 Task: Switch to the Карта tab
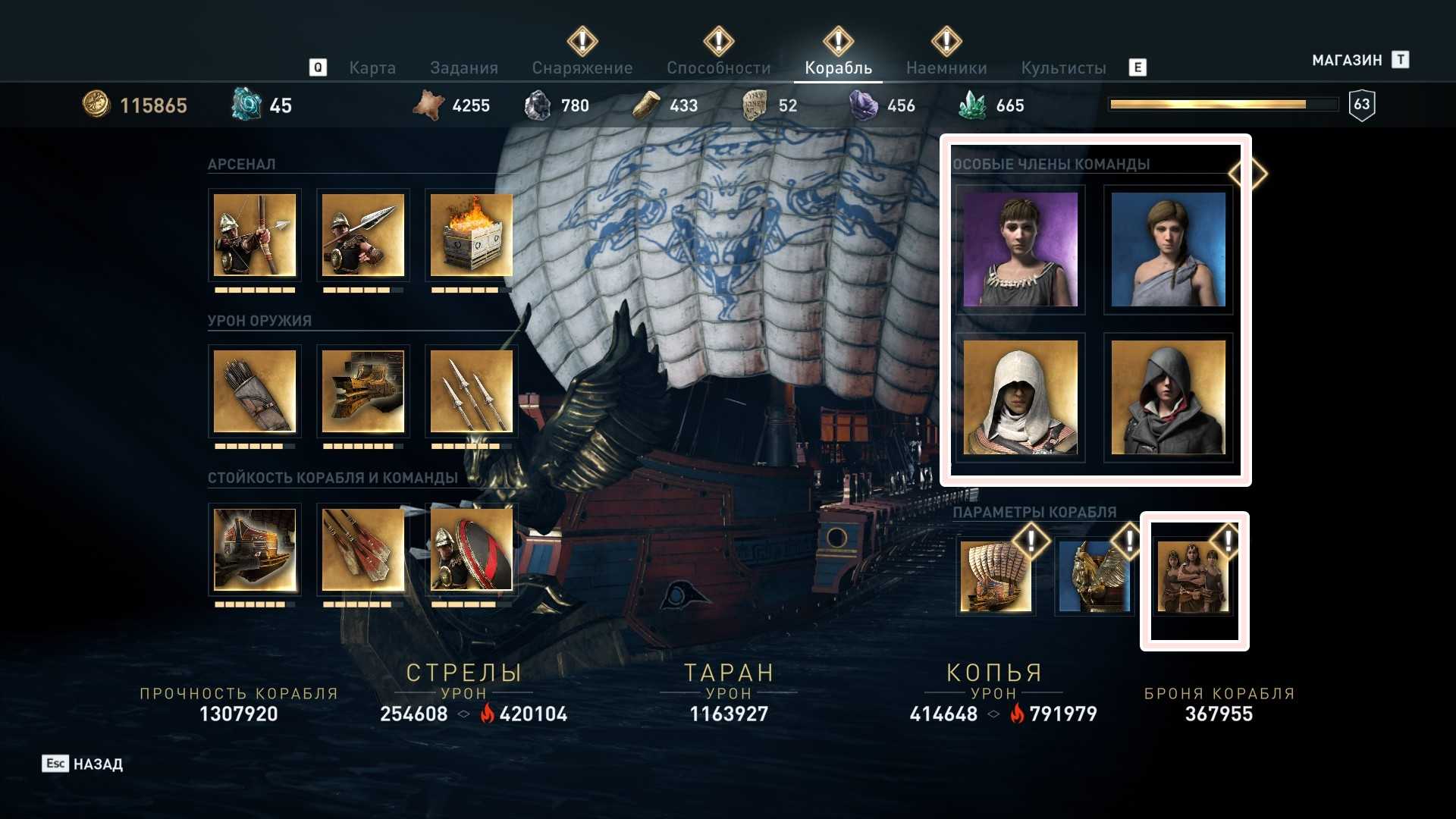372,68
